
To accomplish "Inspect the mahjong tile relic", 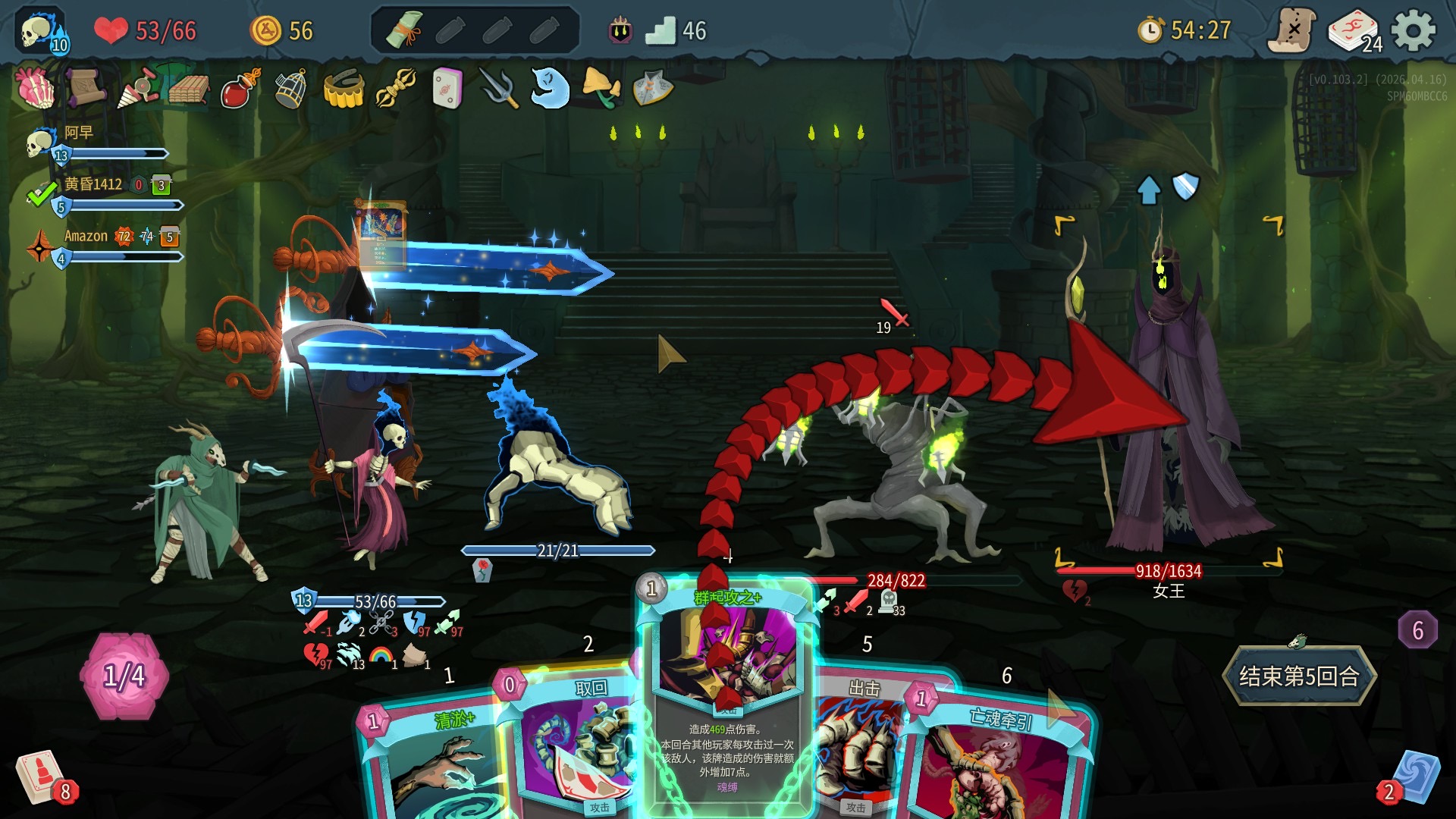I will coord(447,89).
